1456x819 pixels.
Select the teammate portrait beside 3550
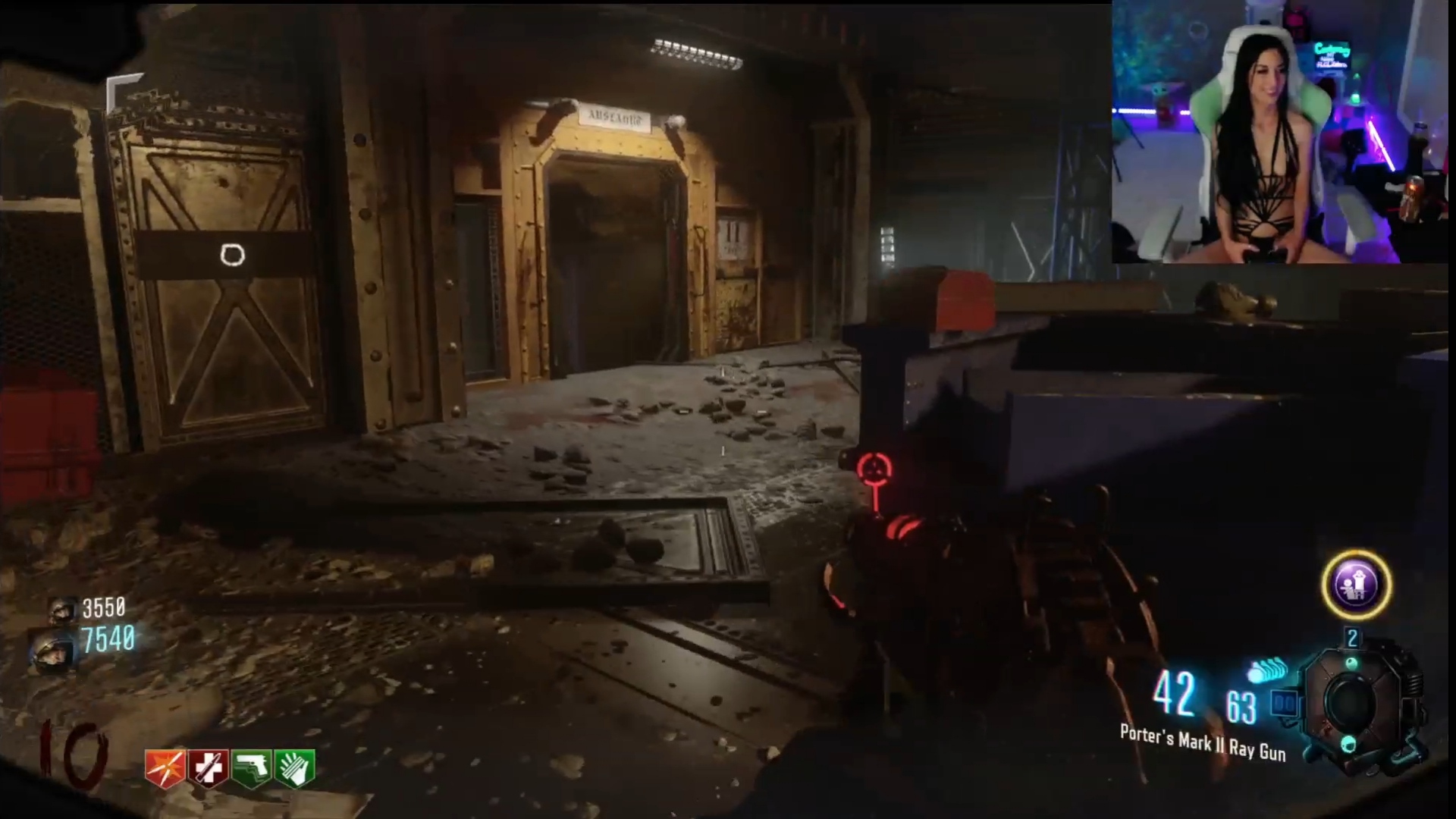coord(62,609)
